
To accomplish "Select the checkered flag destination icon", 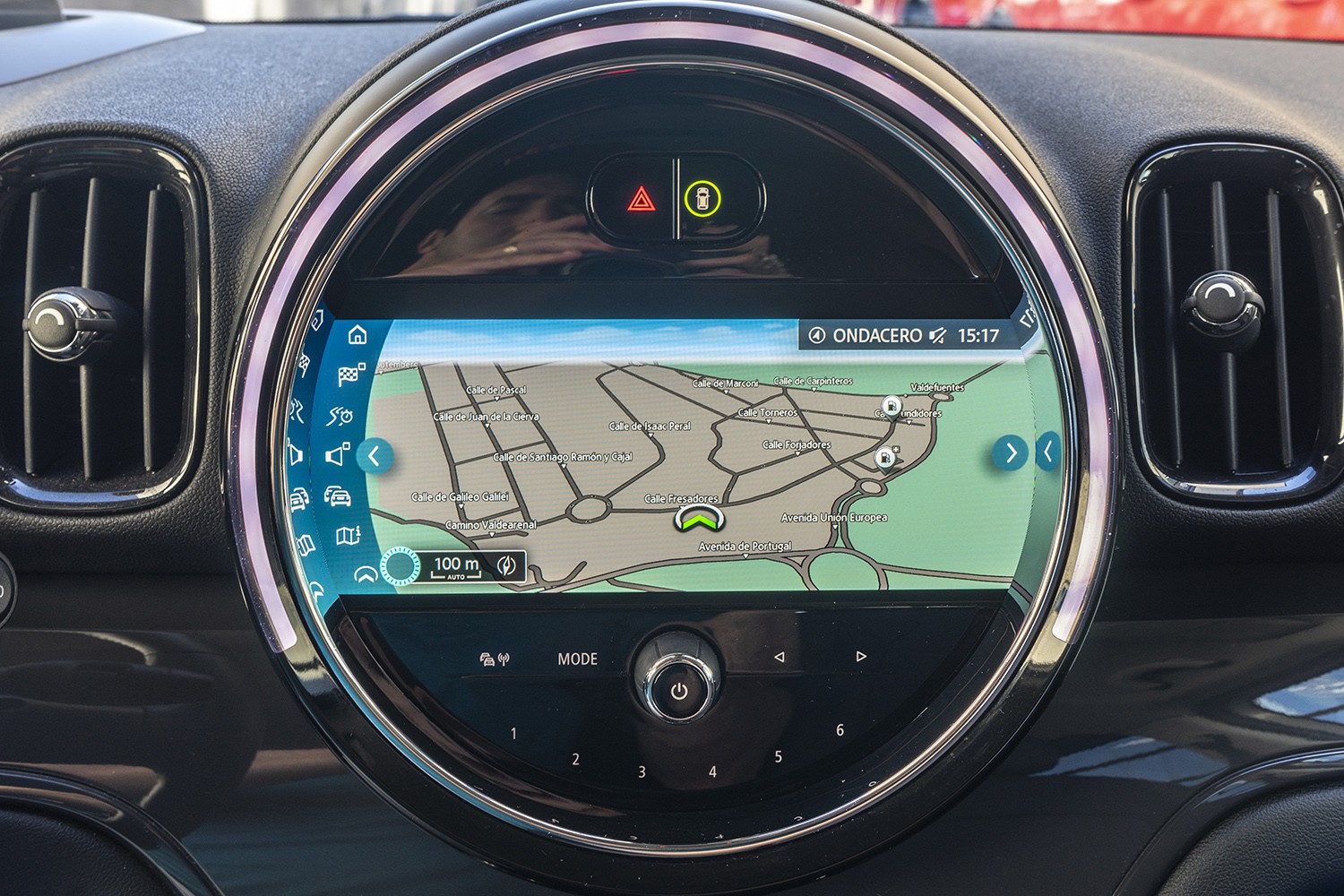I will [x=349, y=375].
